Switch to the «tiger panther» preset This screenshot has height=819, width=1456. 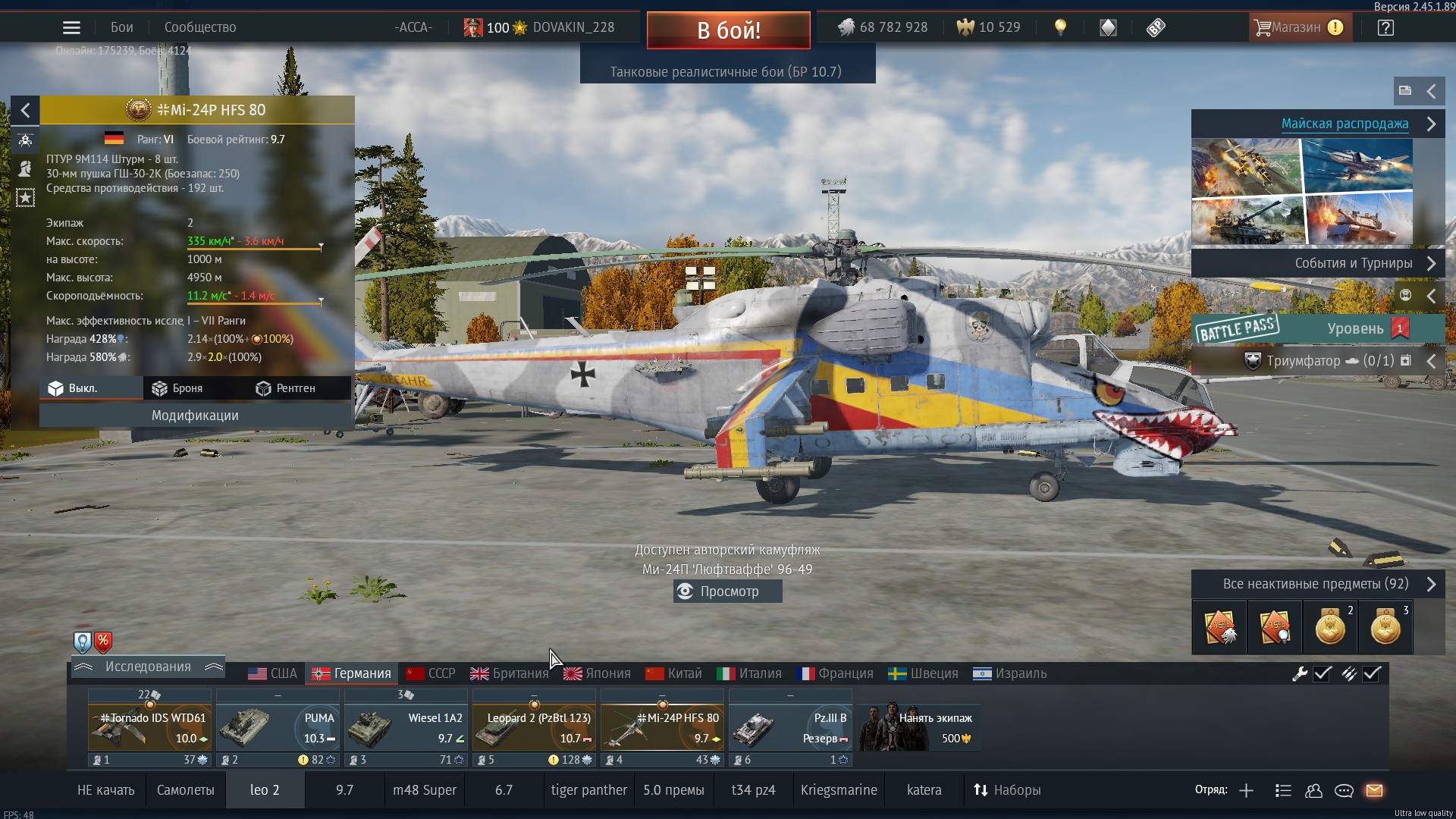[x=588, y=790]
